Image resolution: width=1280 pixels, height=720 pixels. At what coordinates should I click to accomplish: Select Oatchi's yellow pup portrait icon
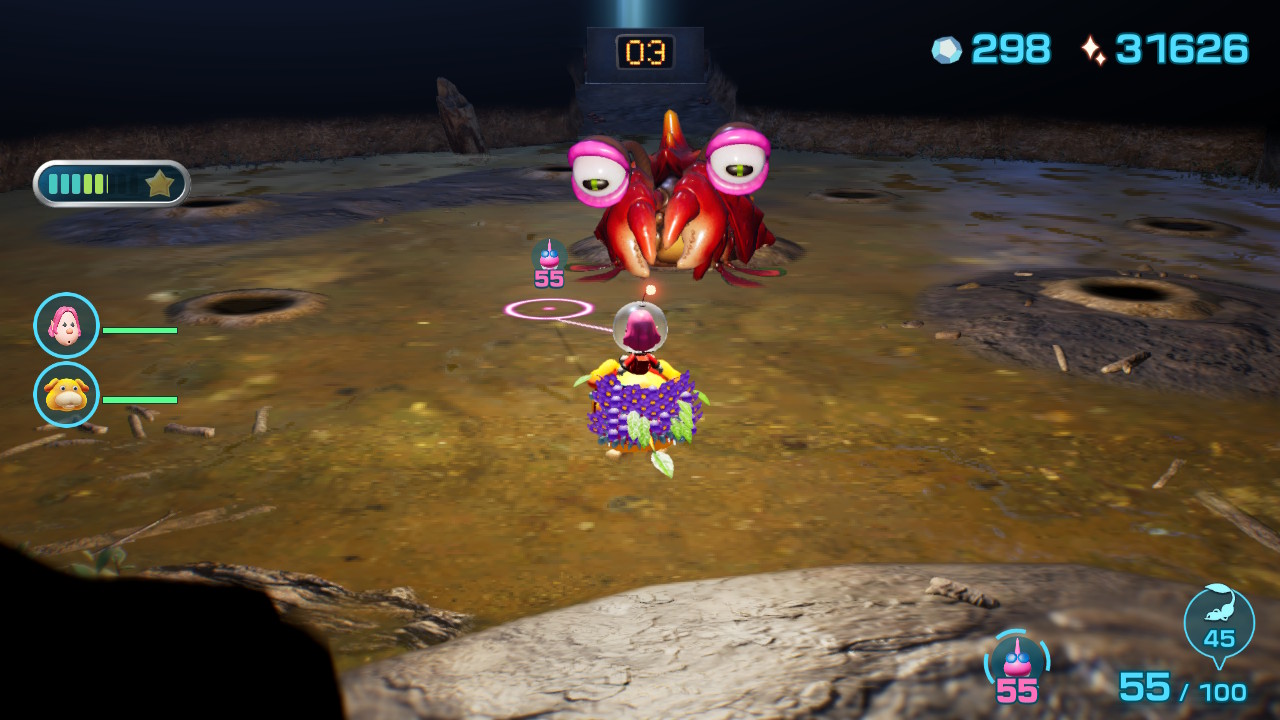tap(64, 395)
